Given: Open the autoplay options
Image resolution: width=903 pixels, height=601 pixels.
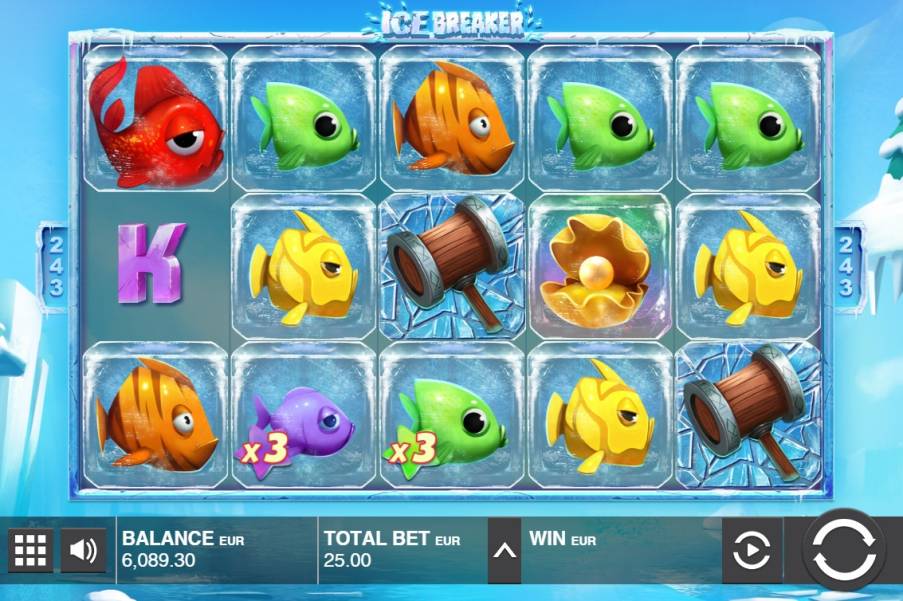Looking at the screenshot, I should [x=752, y=550].
